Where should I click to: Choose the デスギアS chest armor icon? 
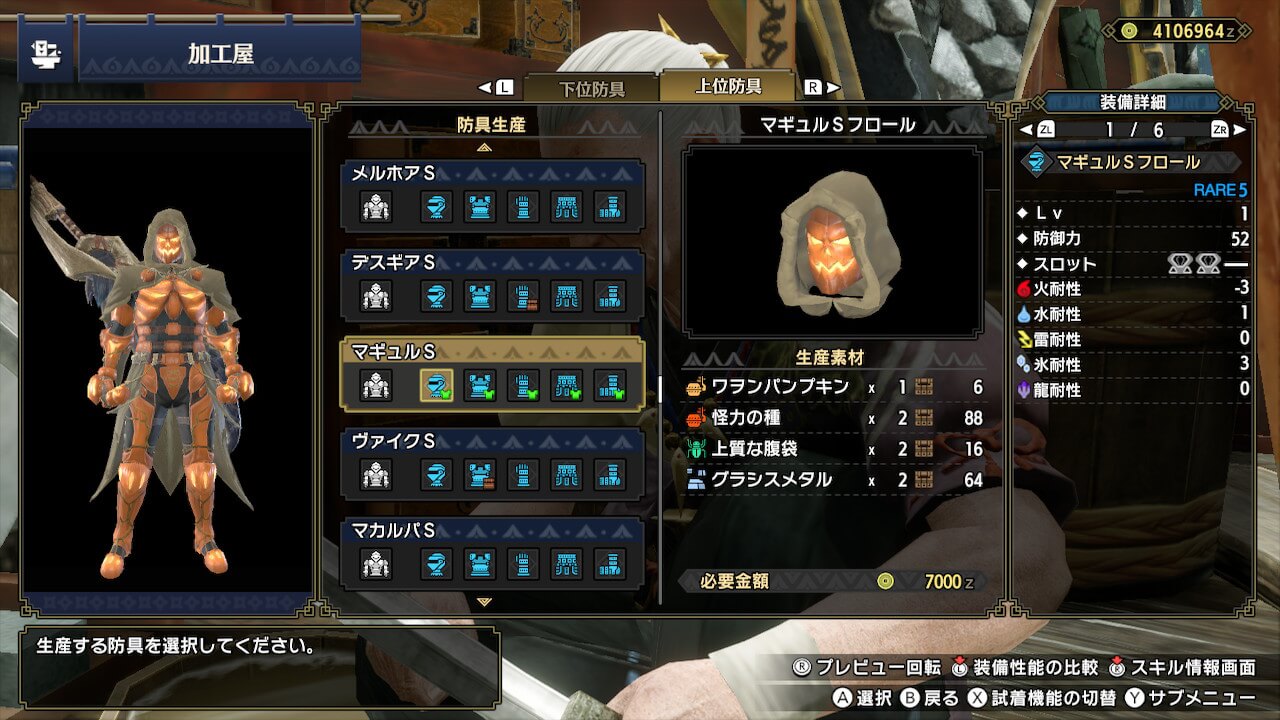coord(480,296)
